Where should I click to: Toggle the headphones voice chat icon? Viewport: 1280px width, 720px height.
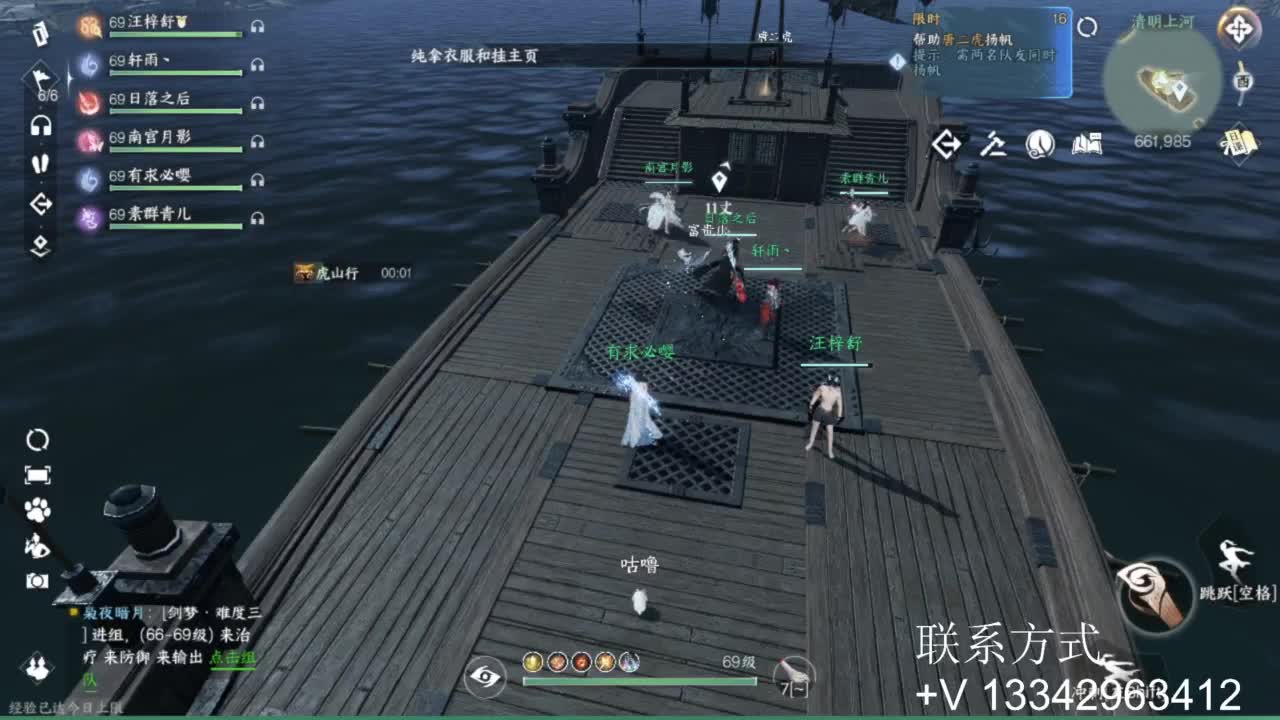click(40, 125)
